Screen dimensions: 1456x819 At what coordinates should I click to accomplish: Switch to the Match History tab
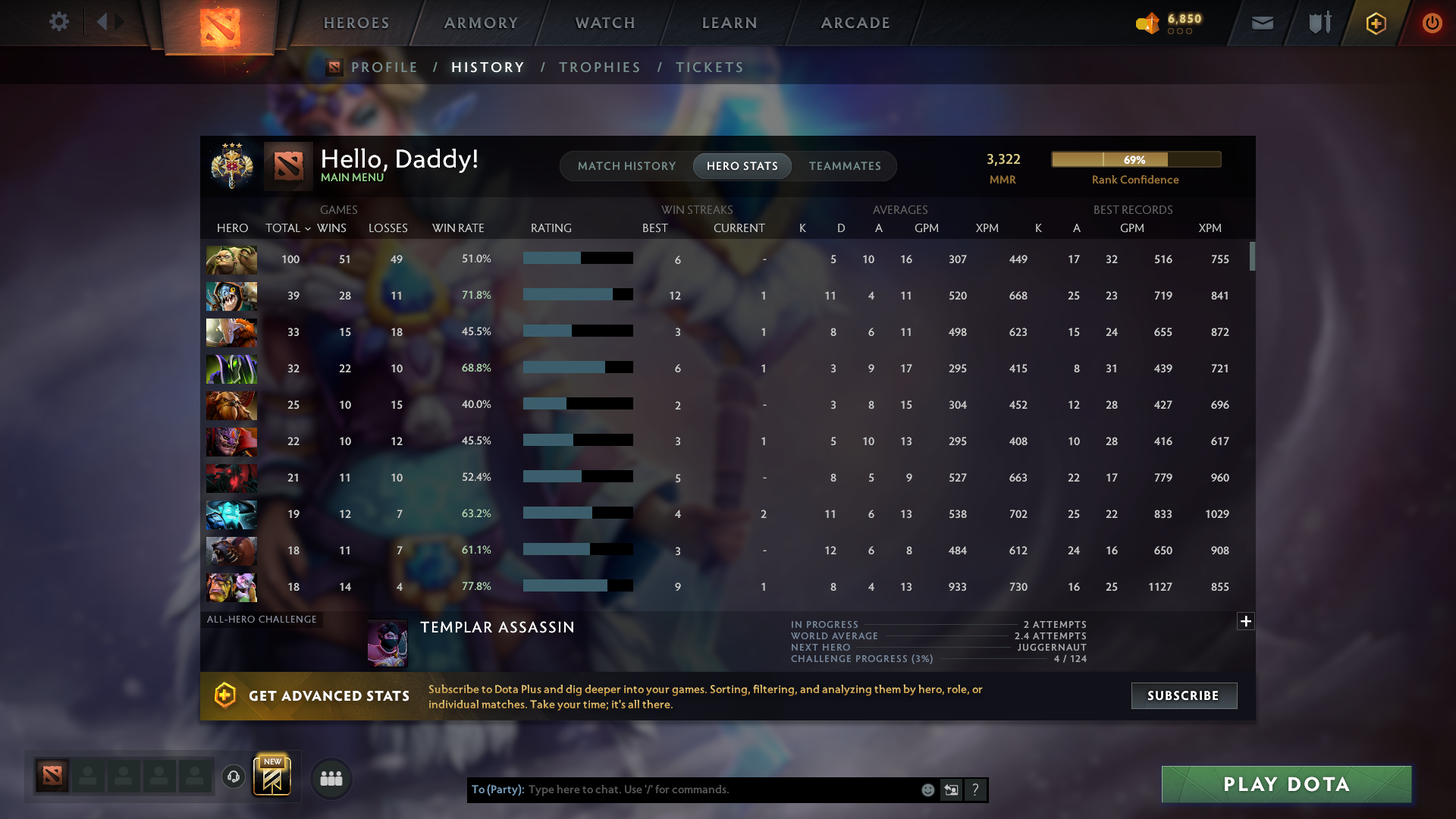(626, 165)
